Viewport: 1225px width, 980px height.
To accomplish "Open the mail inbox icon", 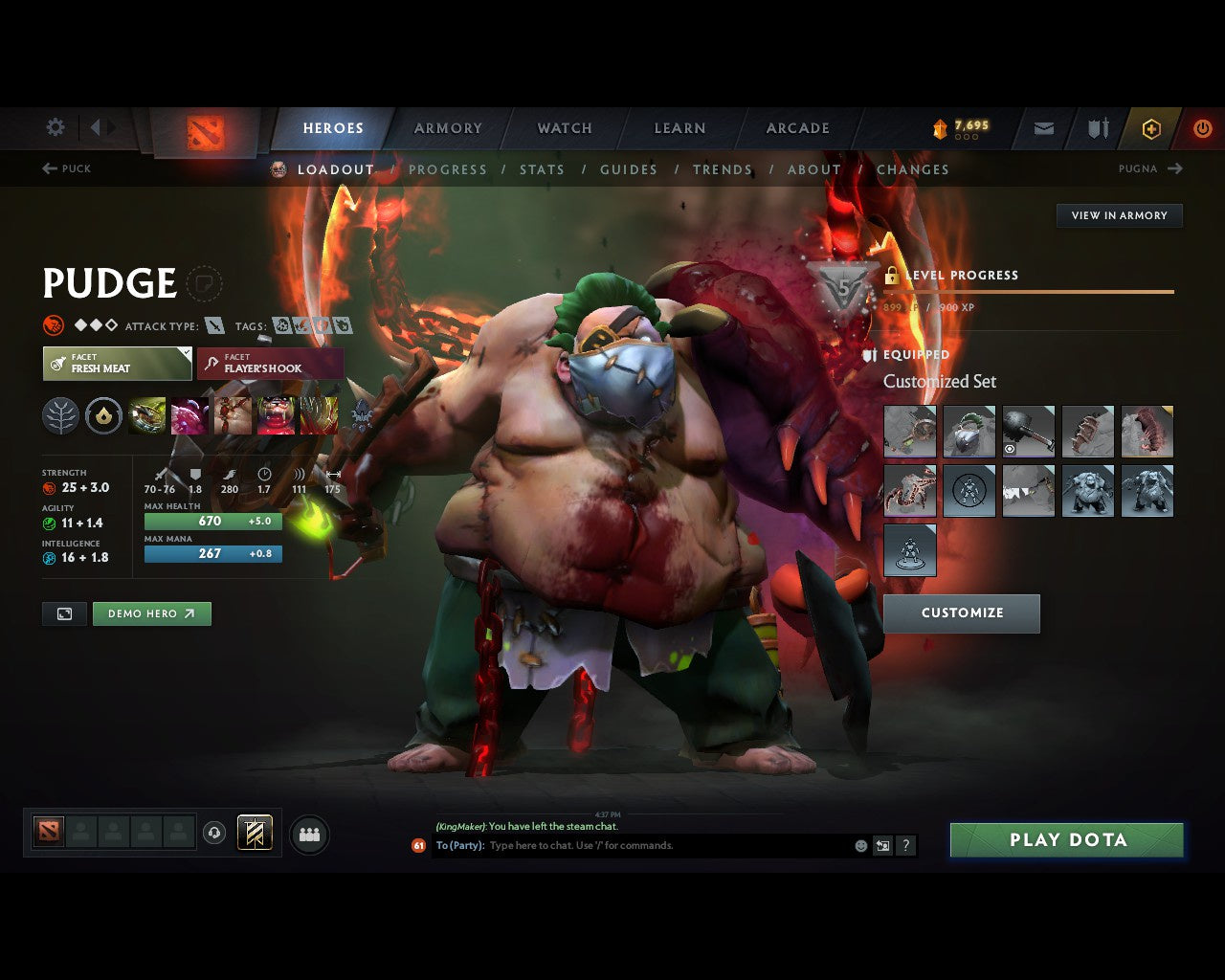I will 1044,128.
